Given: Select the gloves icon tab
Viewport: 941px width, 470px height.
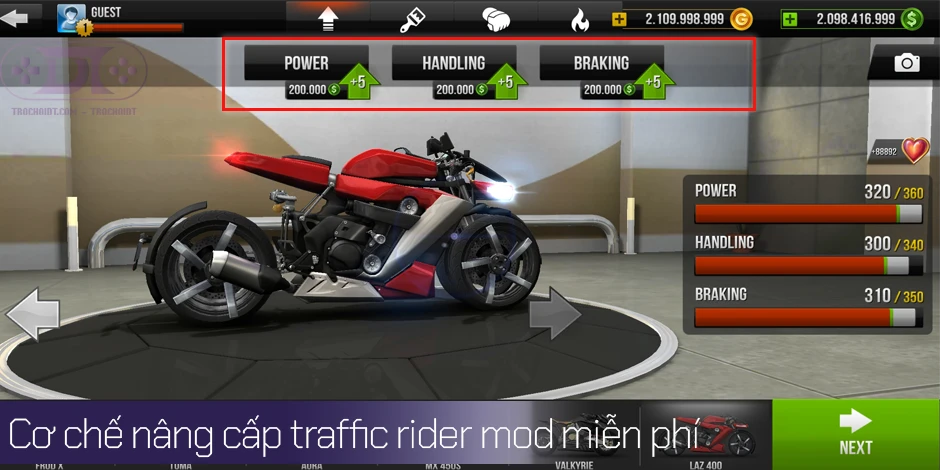Looking at the screenshot, I should 497,18.
